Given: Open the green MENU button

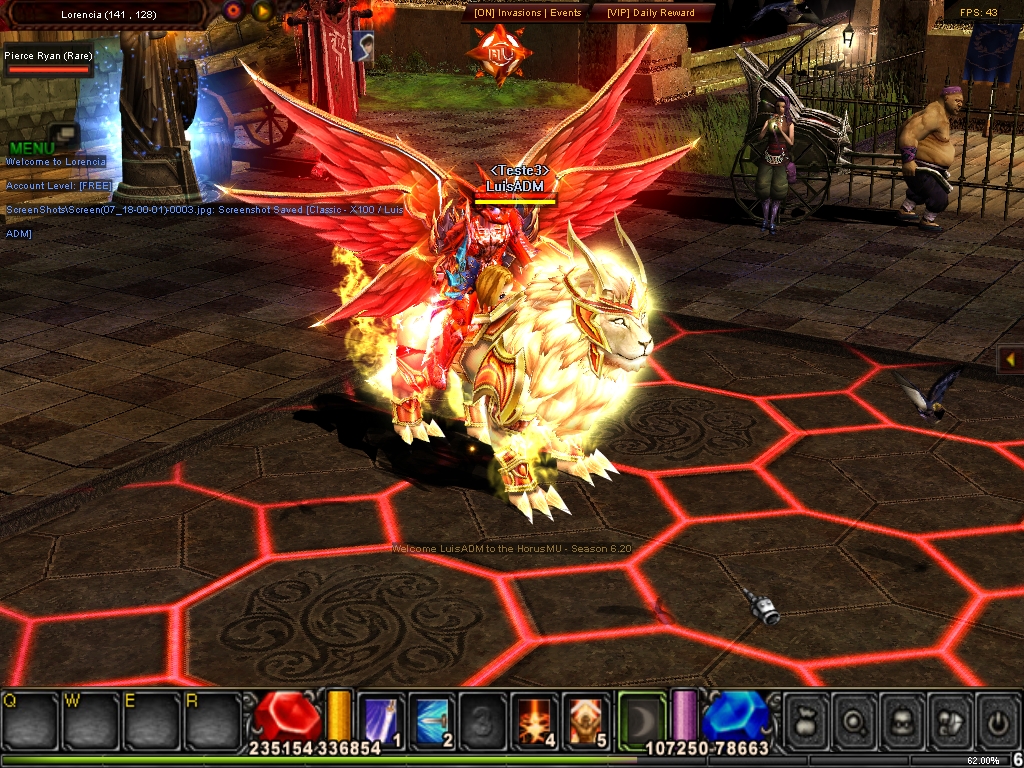Looking at the screenshot, I should click(32, 148).
